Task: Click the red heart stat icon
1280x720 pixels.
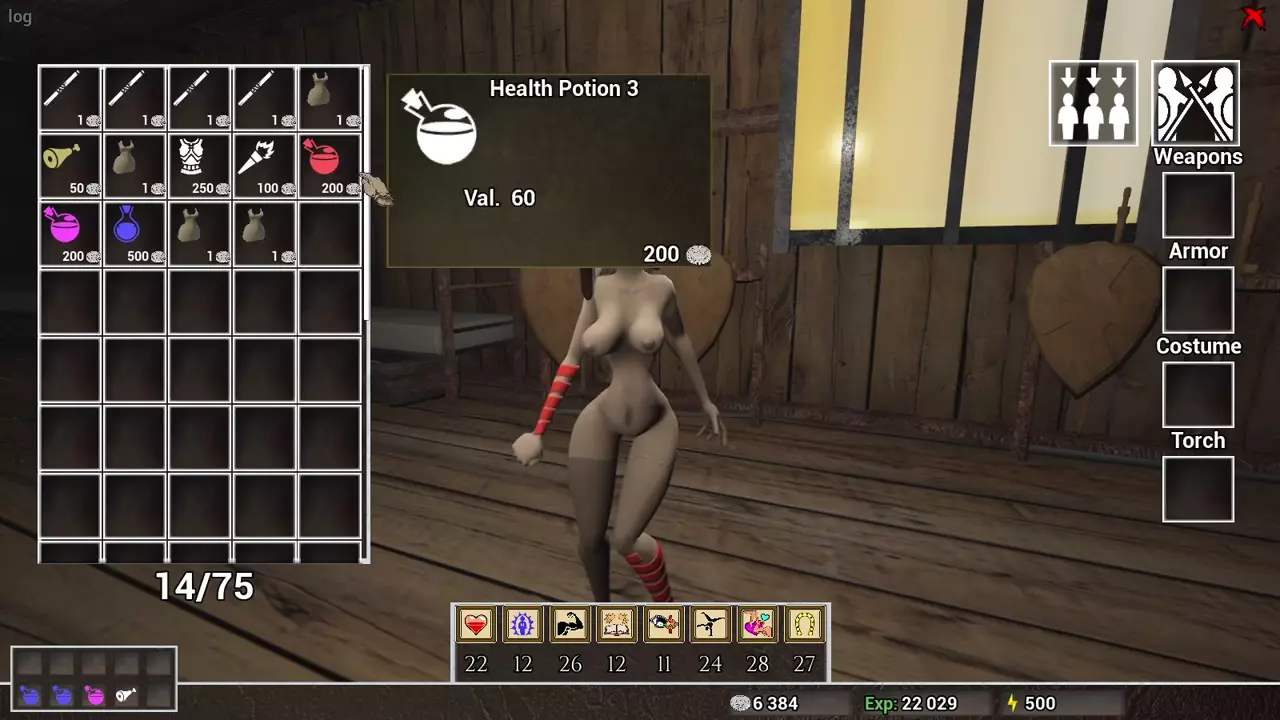Action: [476, 625]
